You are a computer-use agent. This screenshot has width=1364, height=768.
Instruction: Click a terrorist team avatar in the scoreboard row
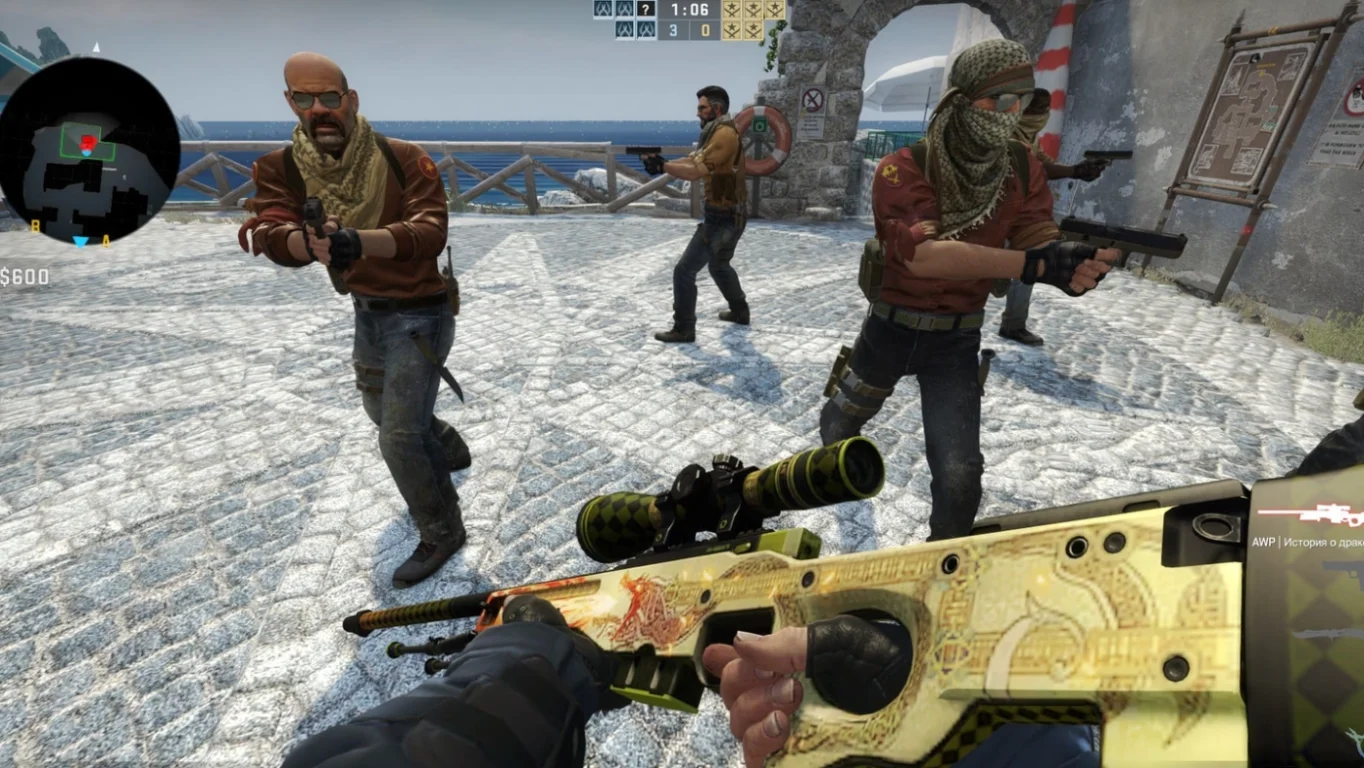[624, 30]
